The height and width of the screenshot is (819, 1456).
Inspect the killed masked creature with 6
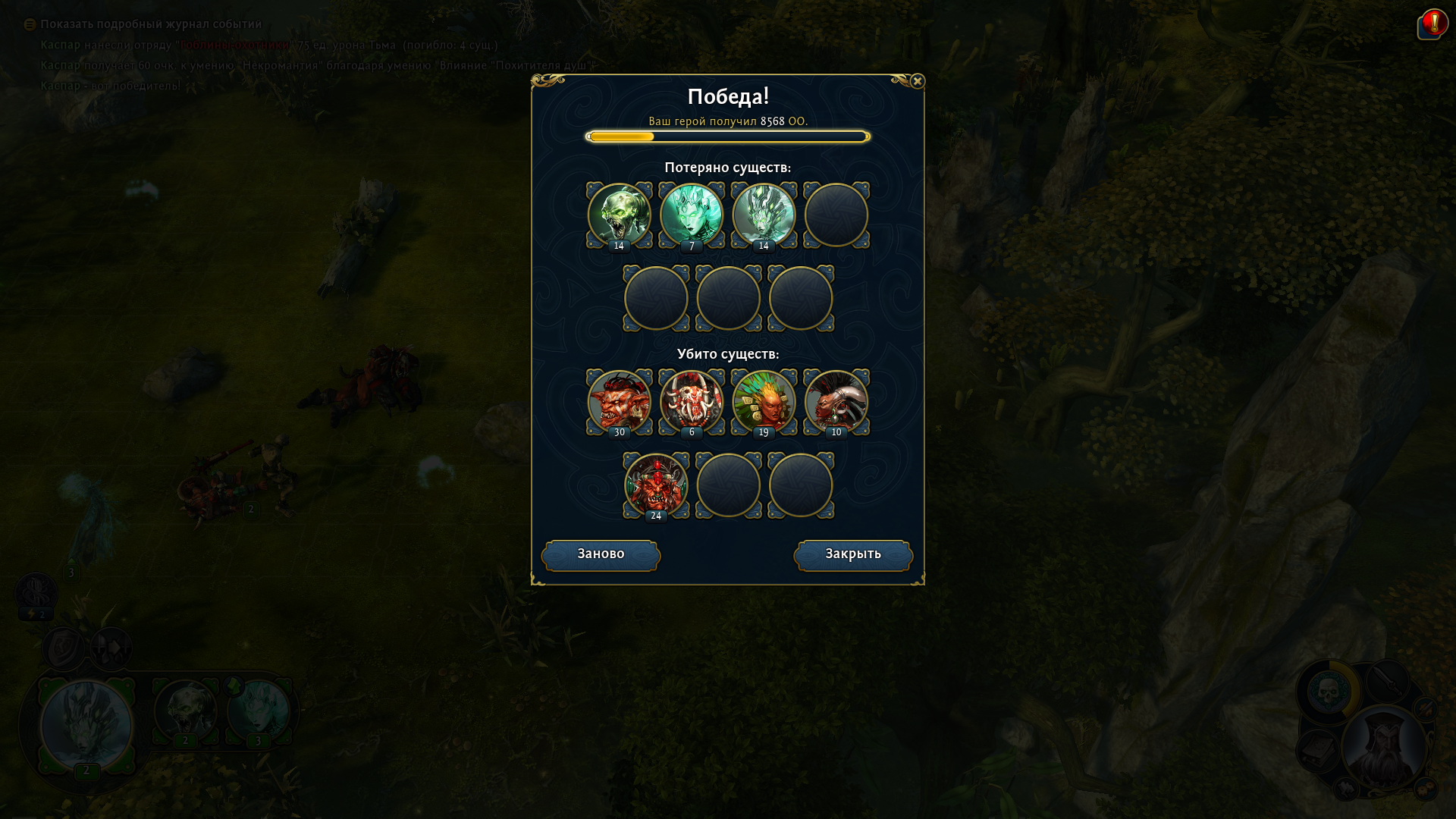click(692, 402)
